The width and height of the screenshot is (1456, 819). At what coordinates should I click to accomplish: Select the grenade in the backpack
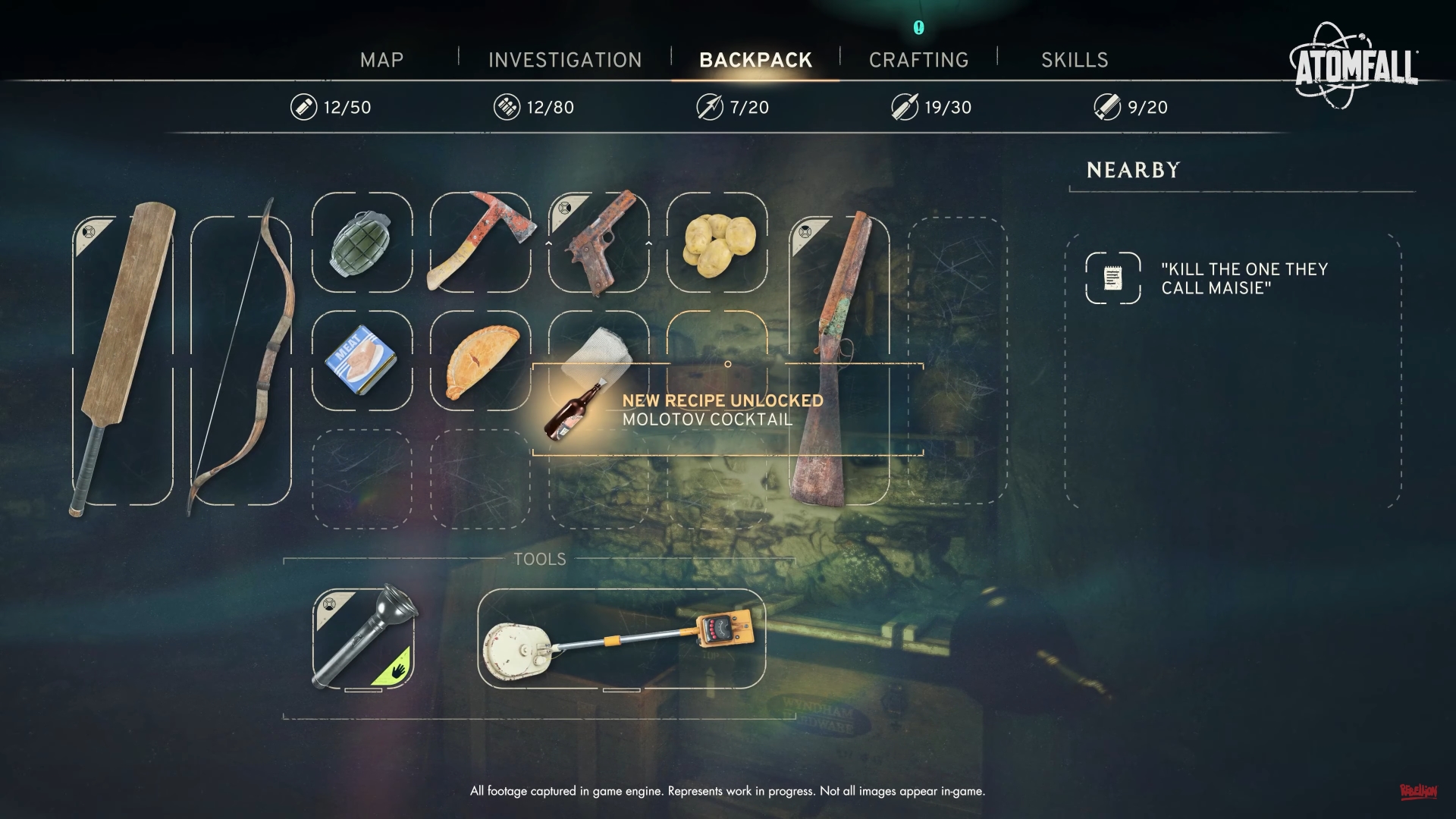[x=362, y=242]
